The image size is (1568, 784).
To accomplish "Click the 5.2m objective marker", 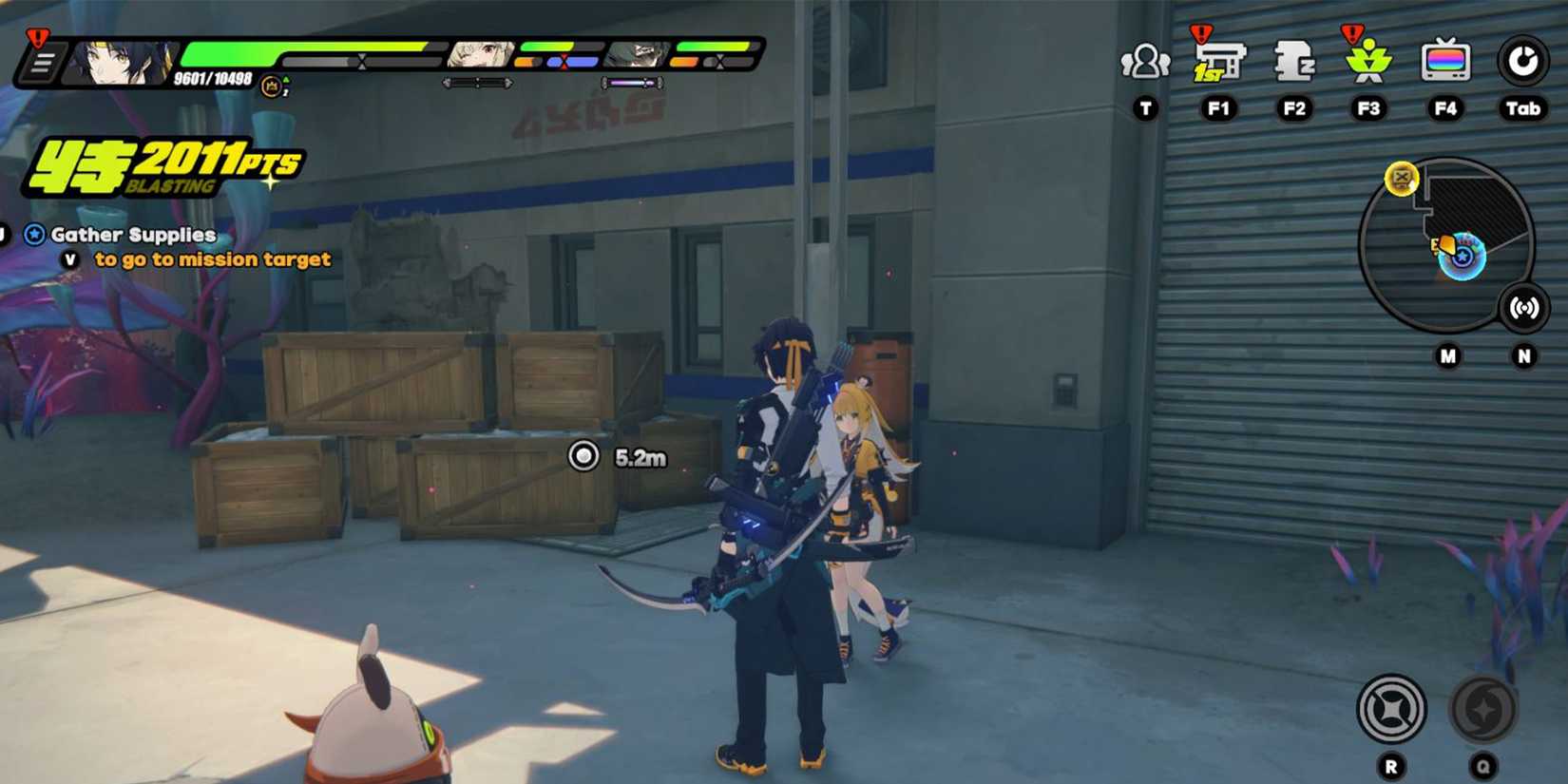I will pyautogui.click(x=583, y=457).
